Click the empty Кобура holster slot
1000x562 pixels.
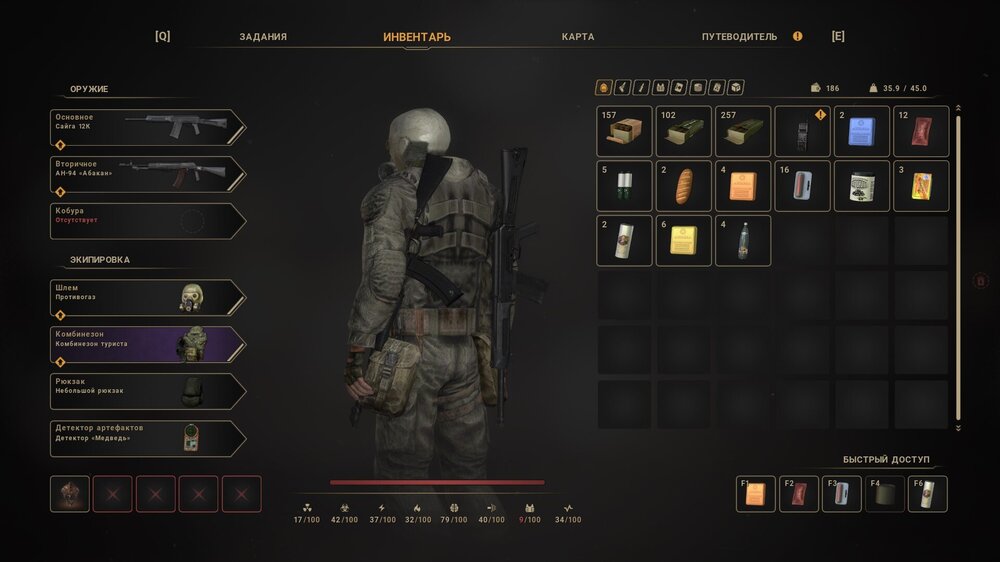click(x=147, y=221)
